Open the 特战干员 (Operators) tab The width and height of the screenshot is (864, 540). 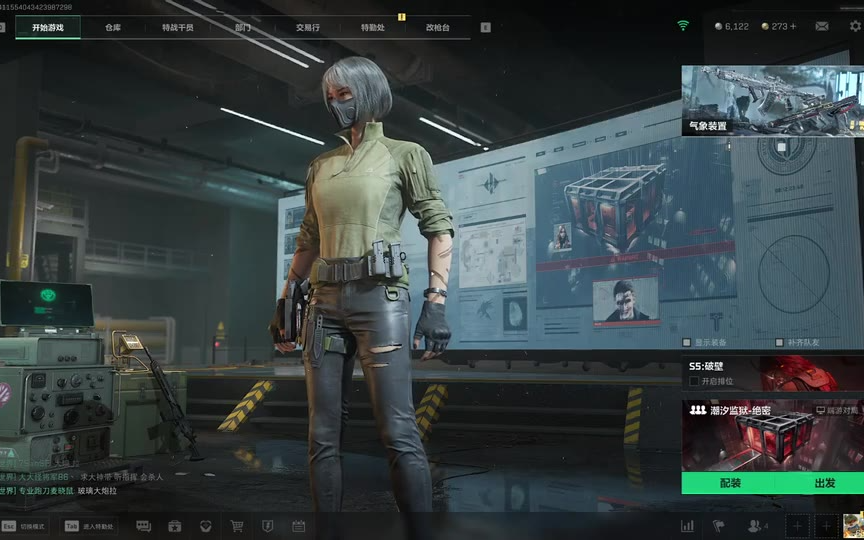click(x=178, y=28)
